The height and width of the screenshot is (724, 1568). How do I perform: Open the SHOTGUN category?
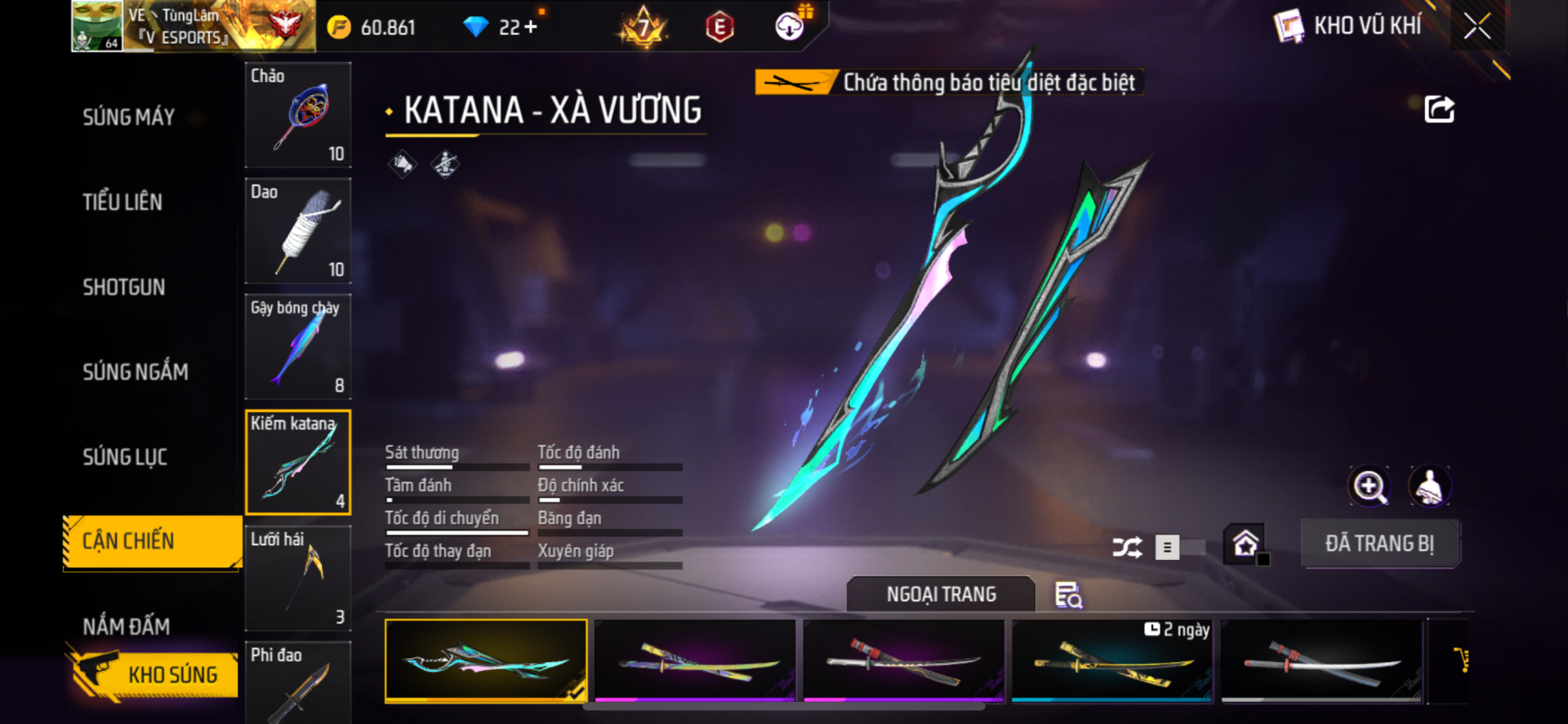click(x=124, y=287)
